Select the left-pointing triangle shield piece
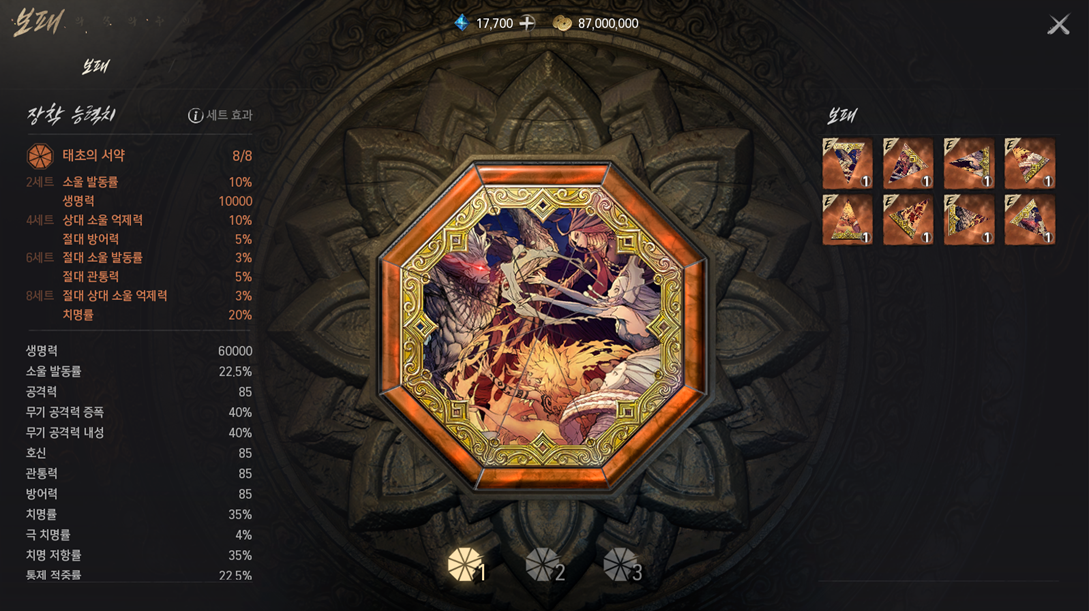The height and width of the screenshot is (611, 1089). point(968,163)
